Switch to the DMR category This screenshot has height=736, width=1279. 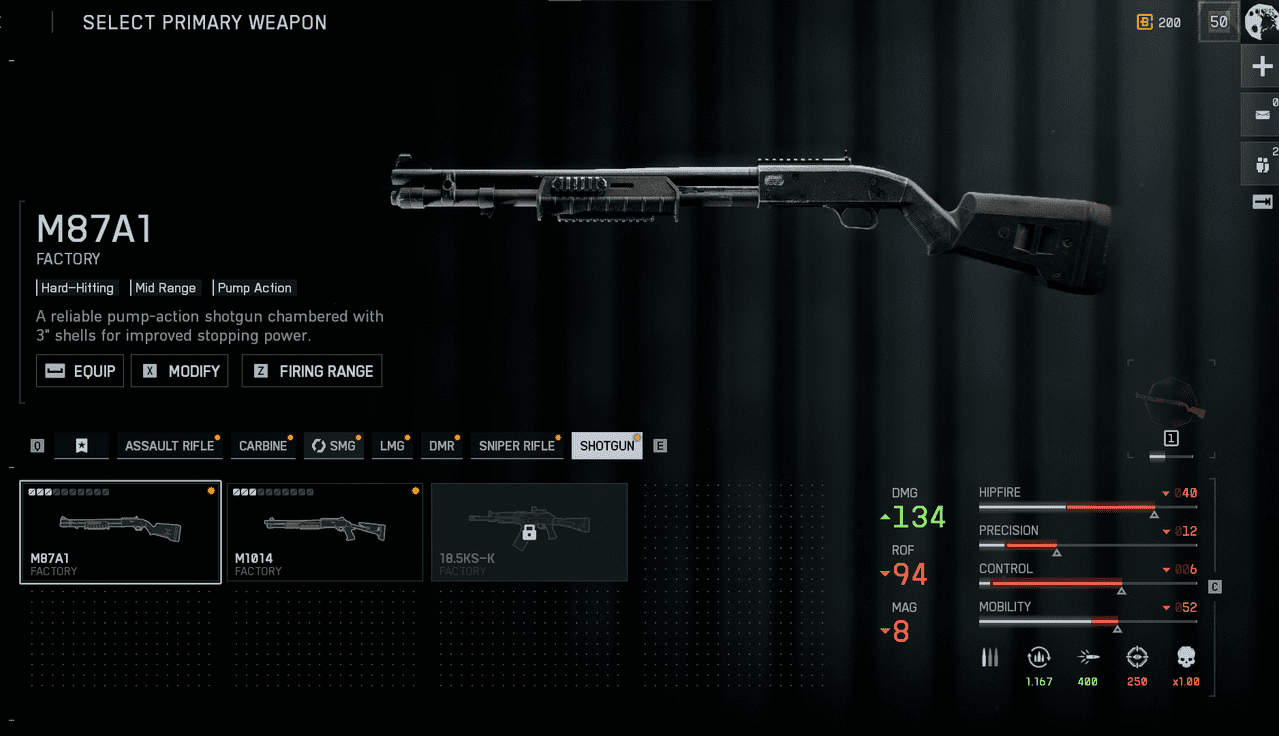(441, 446)
